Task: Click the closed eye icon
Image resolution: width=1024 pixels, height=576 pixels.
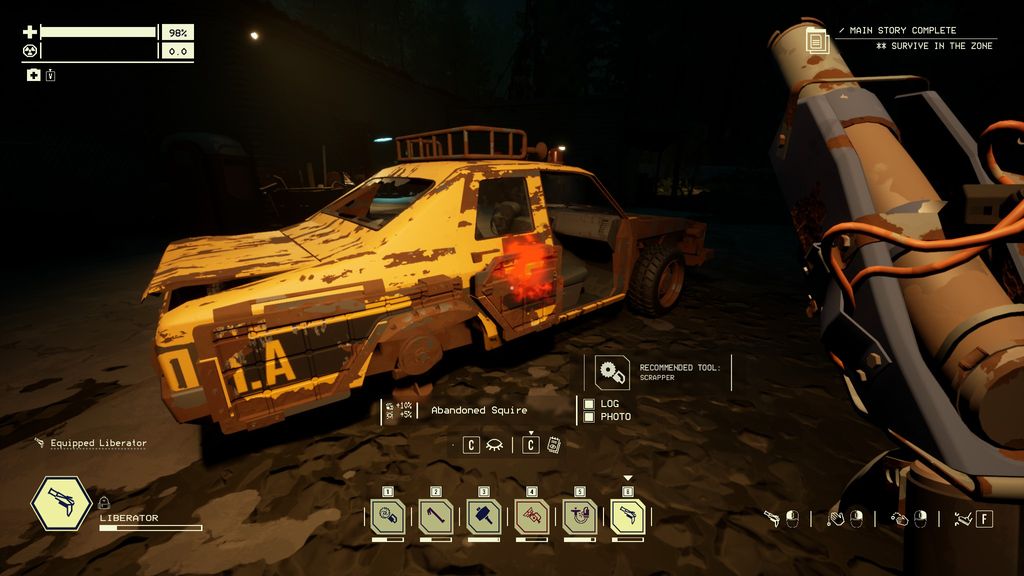Action: point(494,445)
